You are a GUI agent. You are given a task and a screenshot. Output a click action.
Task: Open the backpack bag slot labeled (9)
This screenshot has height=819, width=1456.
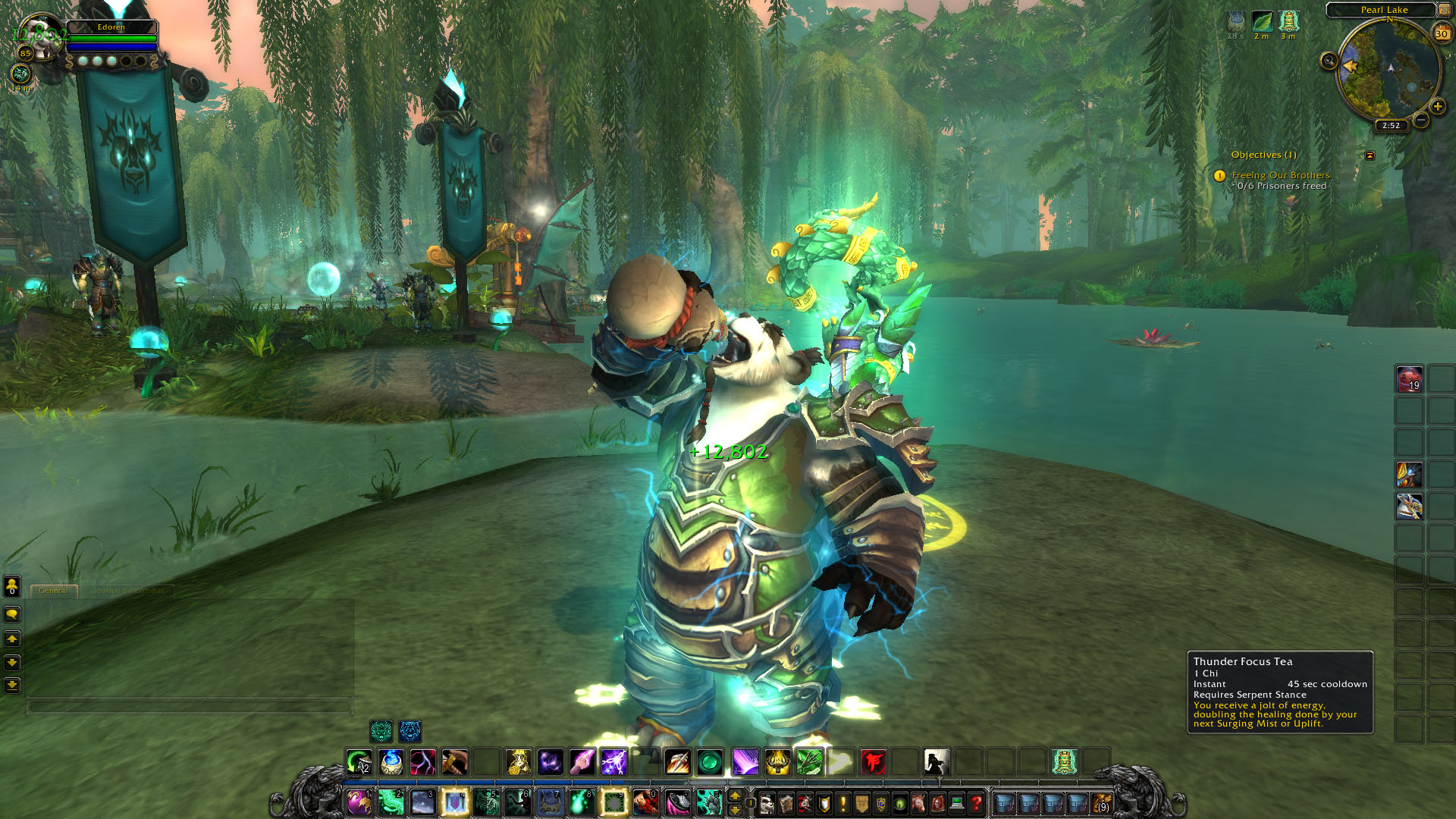[x=1101, y=802]
